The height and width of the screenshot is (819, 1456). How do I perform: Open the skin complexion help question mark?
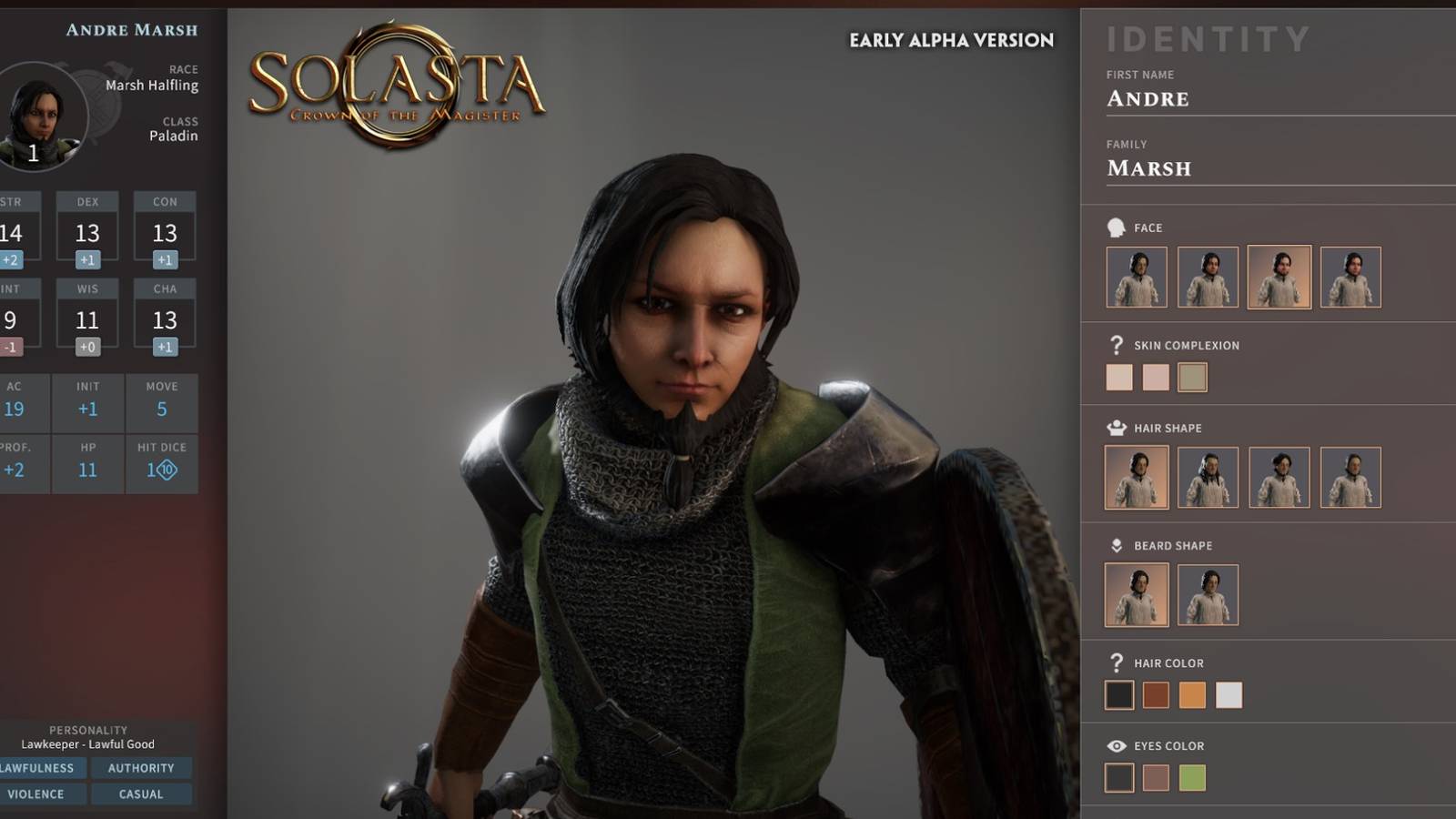1117,345
